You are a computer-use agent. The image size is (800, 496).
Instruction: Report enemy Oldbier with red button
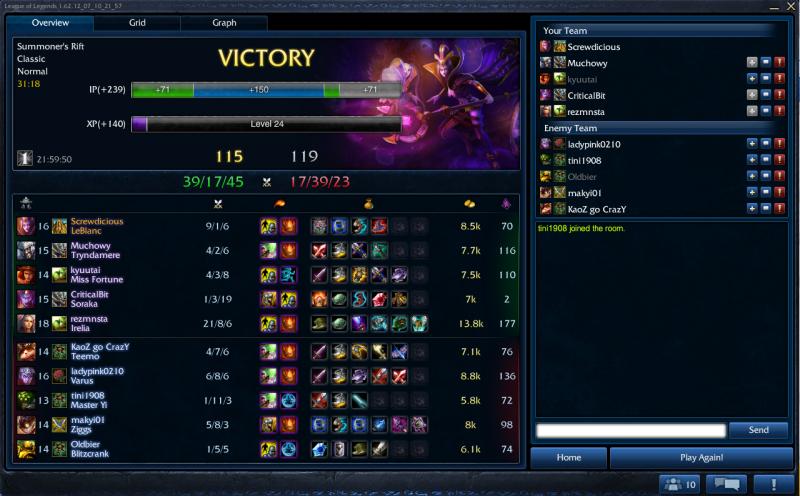click(778, 177)
